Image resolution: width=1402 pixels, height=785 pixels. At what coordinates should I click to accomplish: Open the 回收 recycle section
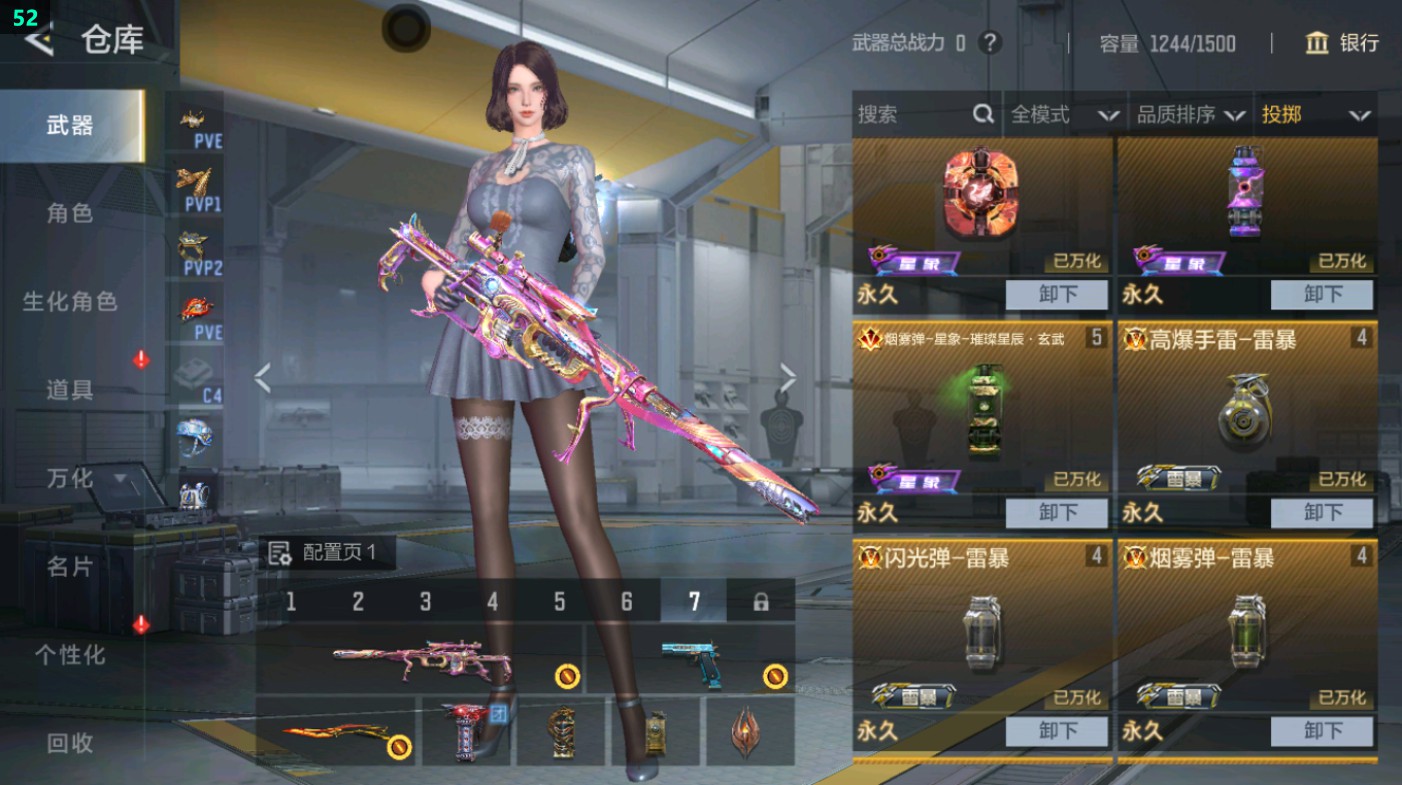[70, 743]
